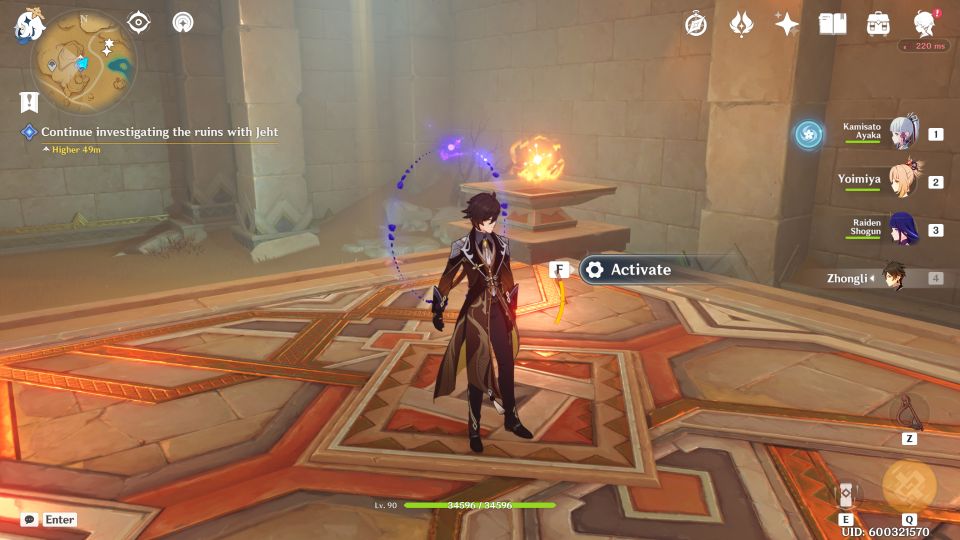The height and width of the screenshot is (540, 960).
Task: Toggle the eye-shaped Elemental Sight icon
Action: (139, 22)
